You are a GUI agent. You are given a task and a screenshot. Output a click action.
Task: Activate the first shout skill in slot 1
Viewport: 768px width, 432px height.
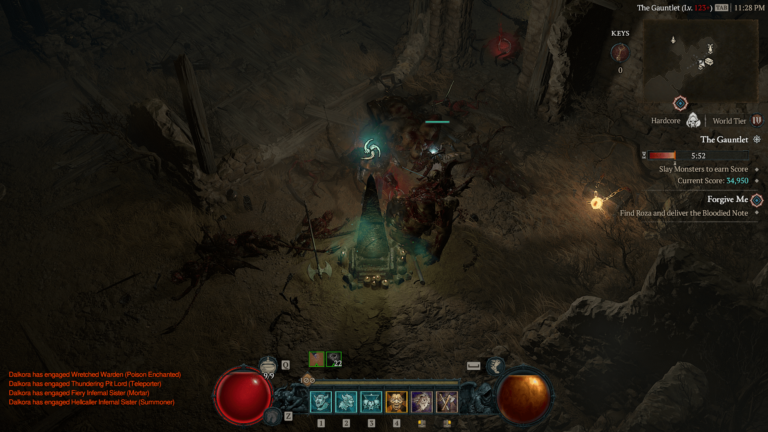pos(321,402)
